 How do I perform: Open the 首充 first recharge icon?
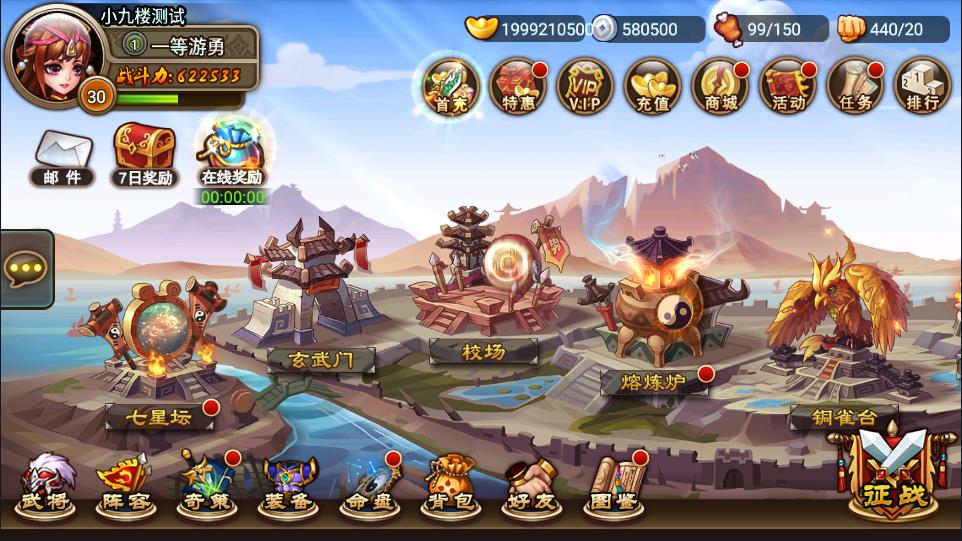(450, 85)
